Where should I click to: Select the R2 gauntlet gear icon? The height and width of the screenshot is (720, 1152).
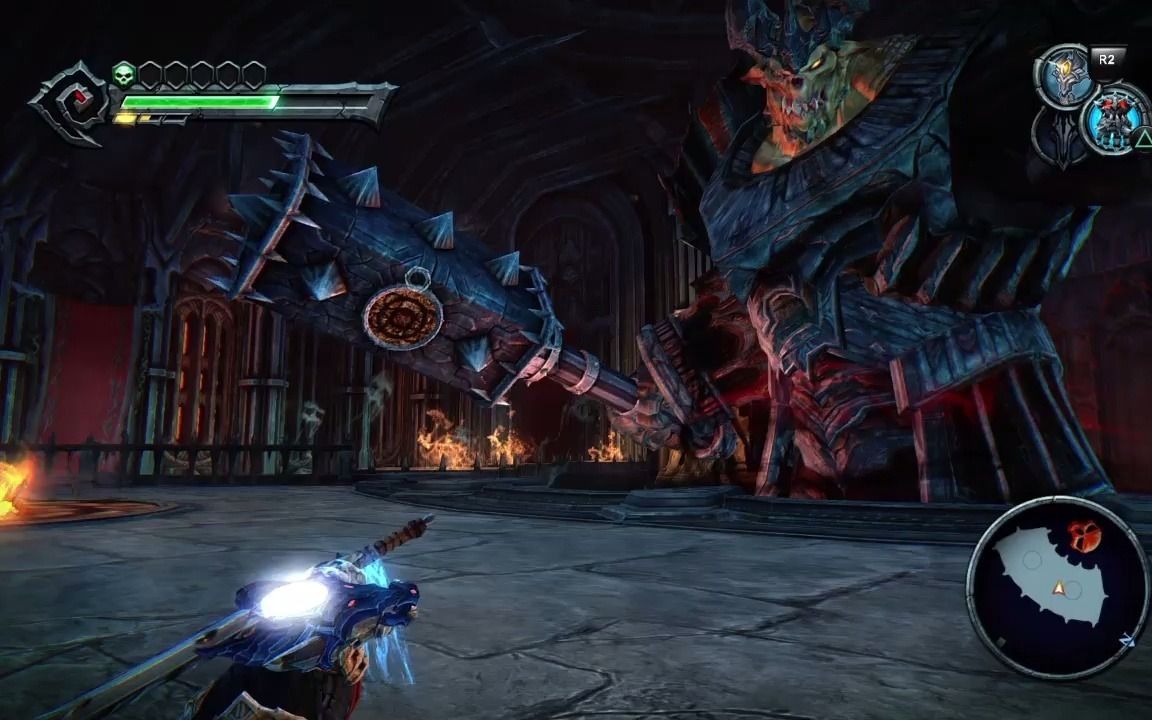[x=1064, y=75]
